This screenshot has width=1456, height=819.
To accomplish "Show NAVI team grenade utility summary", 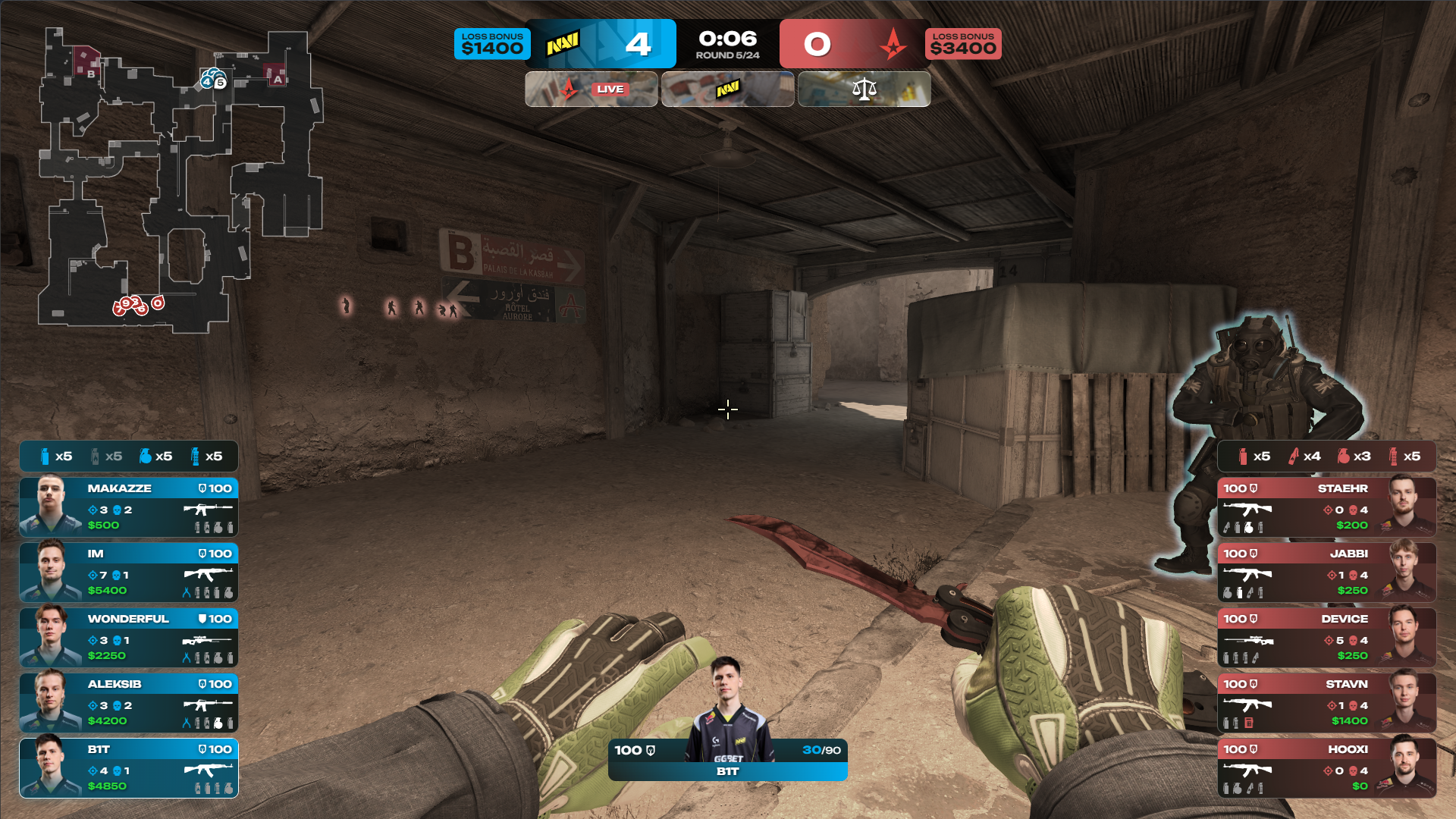I will pyautogui.click(x=129, y=457).
